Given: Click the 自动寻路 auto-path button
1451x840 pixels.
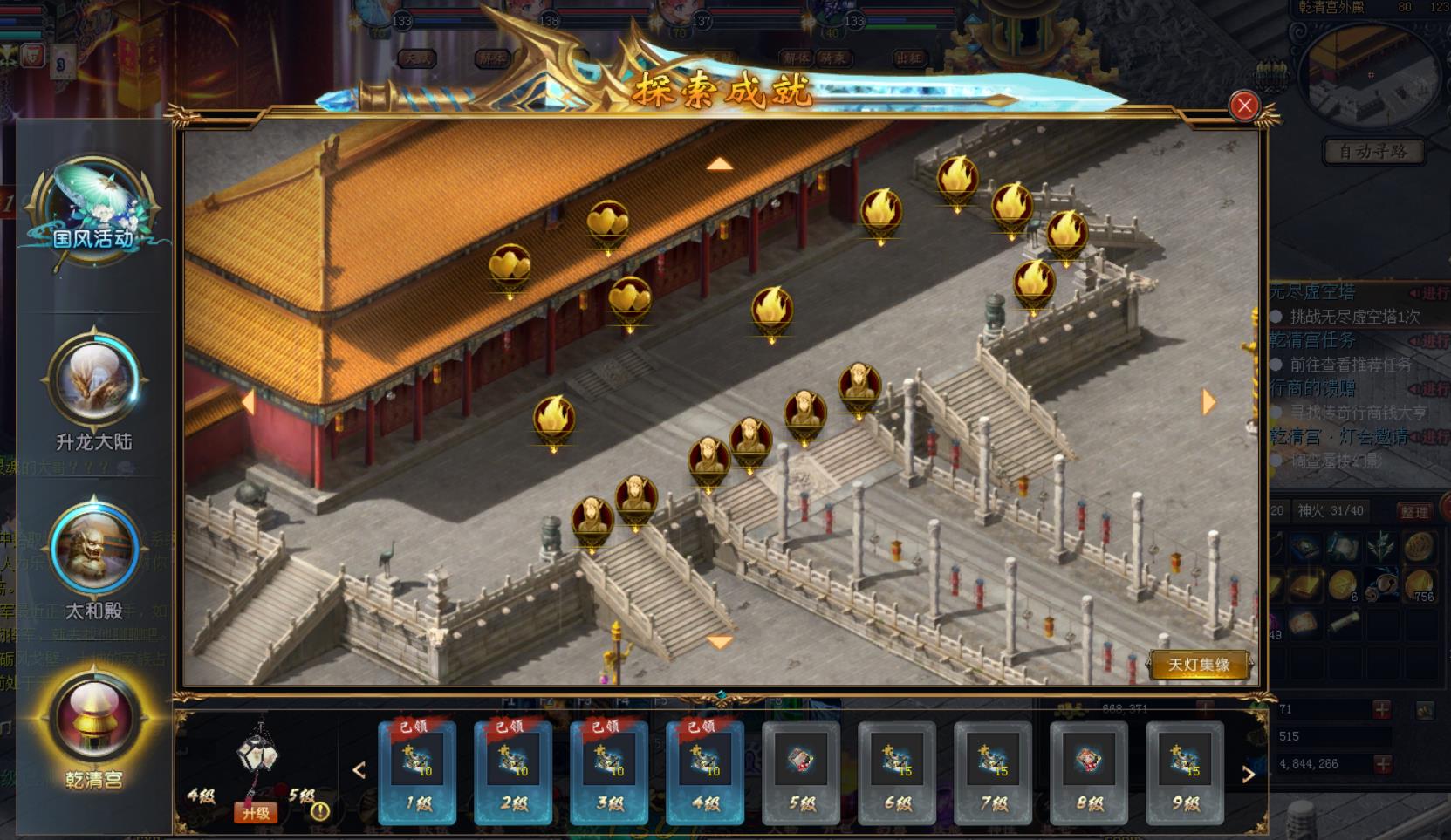Looking at the screenshot, I should 1373,152.
